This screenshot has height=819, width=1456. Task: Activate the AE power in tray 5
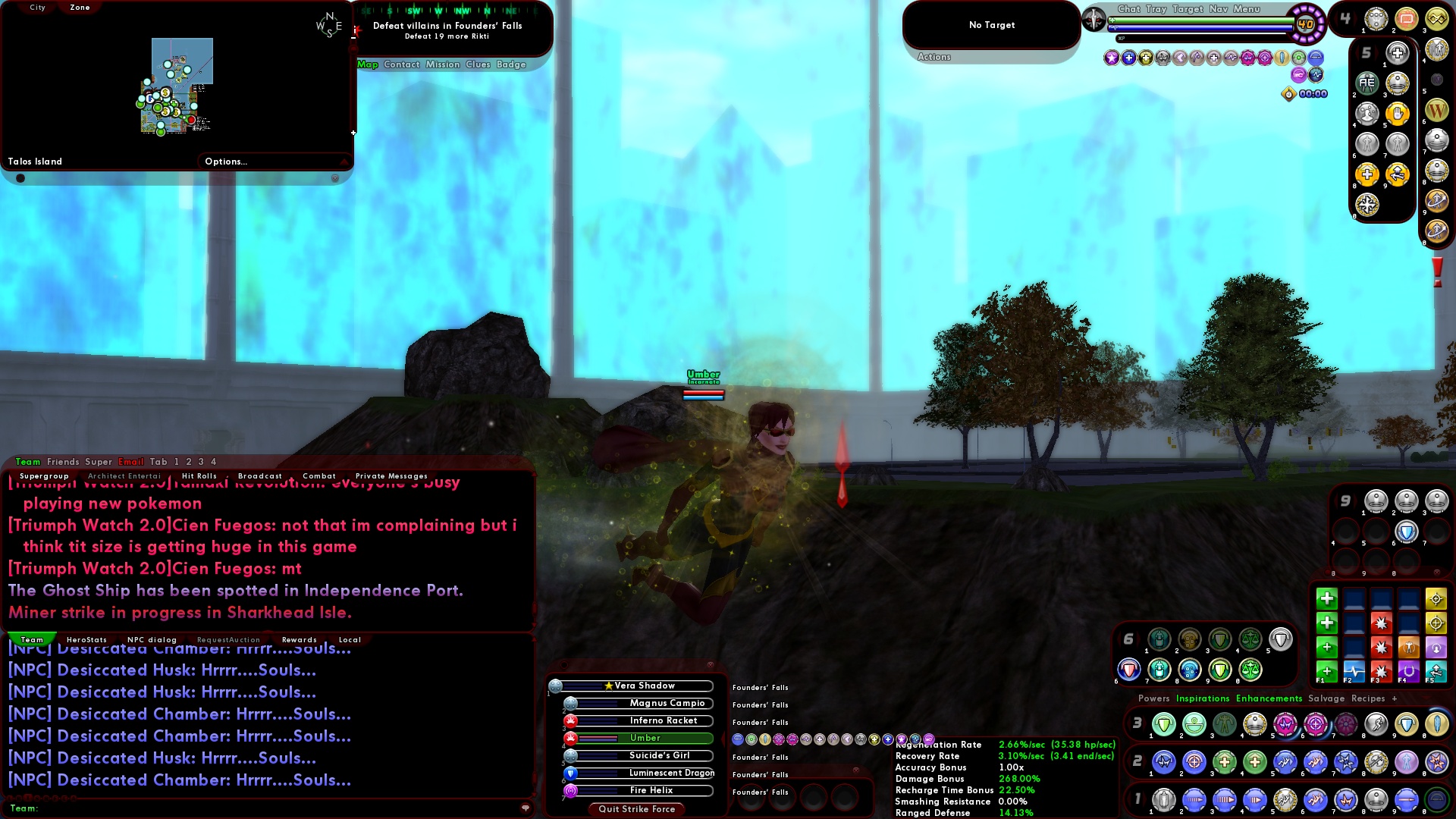pyautogui.click(x=1367, y=82)
